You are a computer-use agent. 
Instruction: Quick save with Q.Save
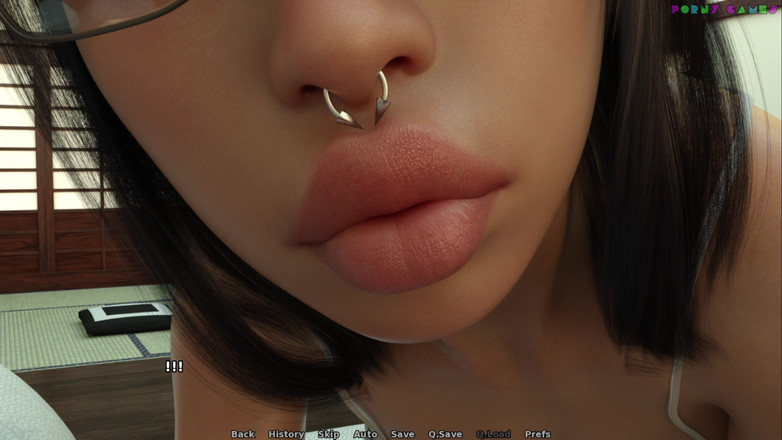click(x=445, y=434)
